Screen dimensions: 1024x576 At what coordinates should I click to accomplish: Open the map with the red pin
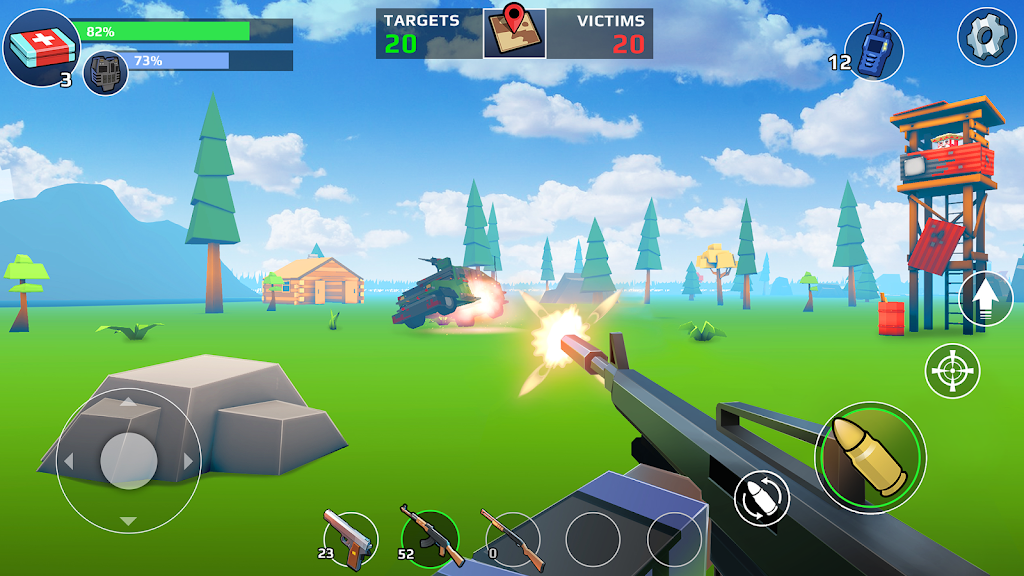(515, 33)
